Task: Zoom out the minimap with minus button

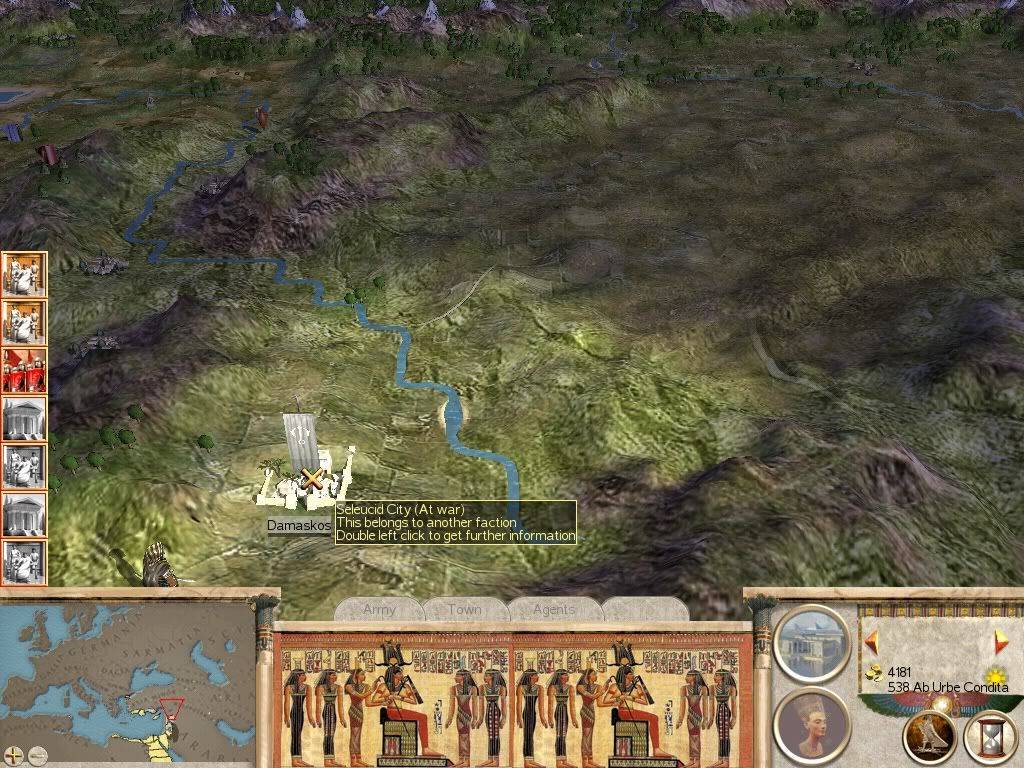Action: click(x=37, y=755)
